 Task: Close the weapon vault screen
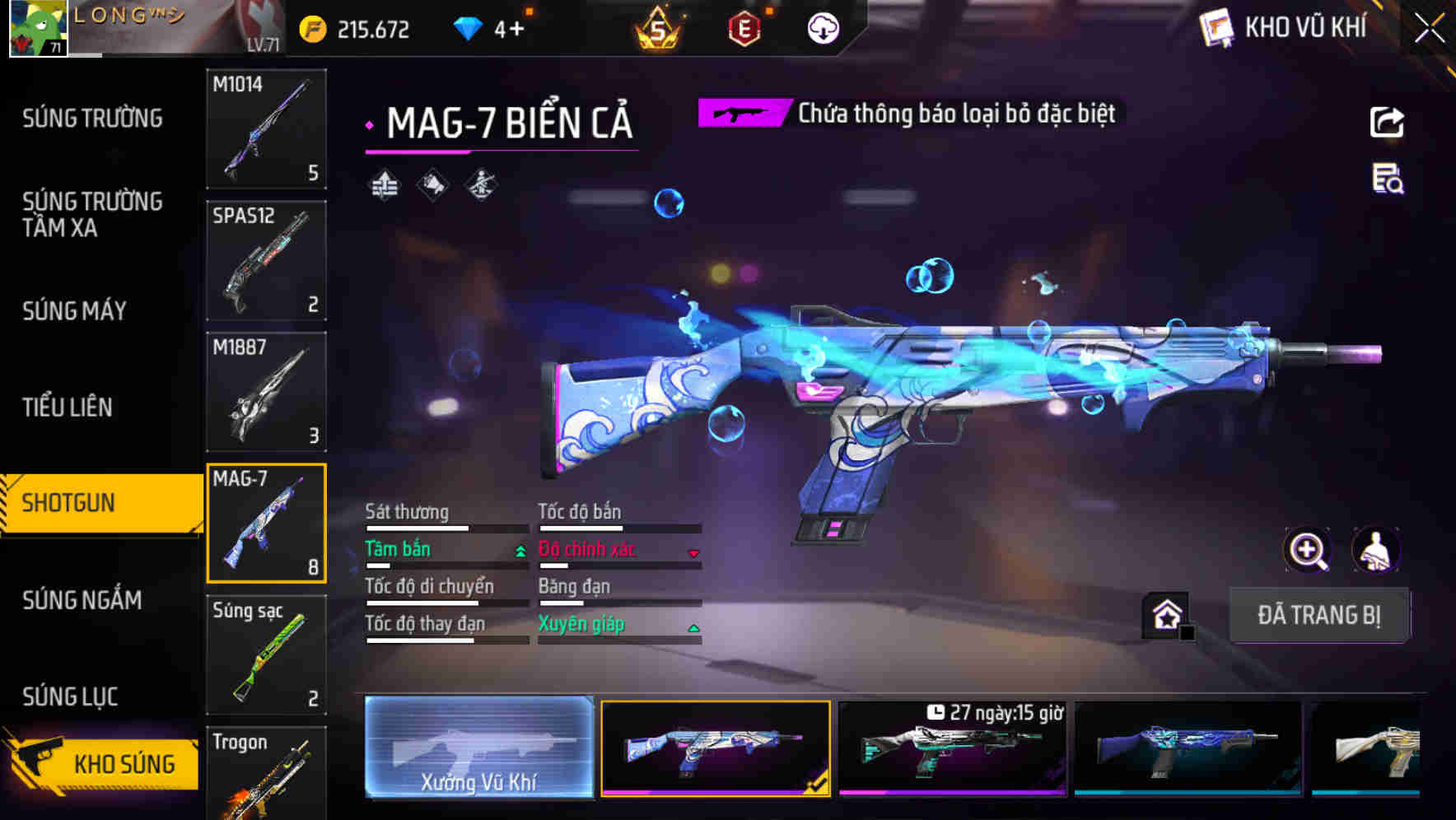point(1430,29)
